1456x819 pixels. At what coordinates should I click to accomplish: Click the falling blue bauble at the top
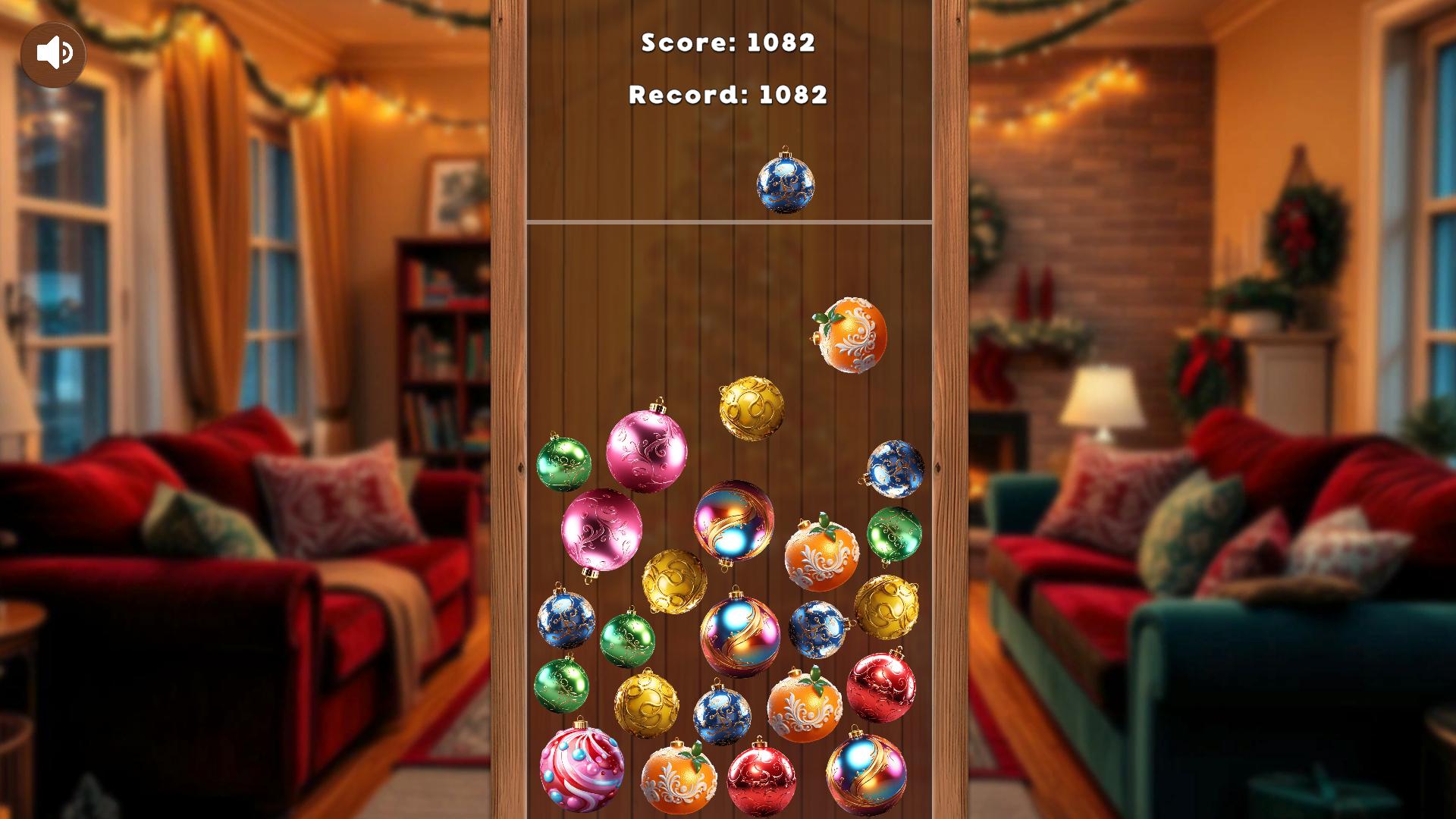coord(786,184)
